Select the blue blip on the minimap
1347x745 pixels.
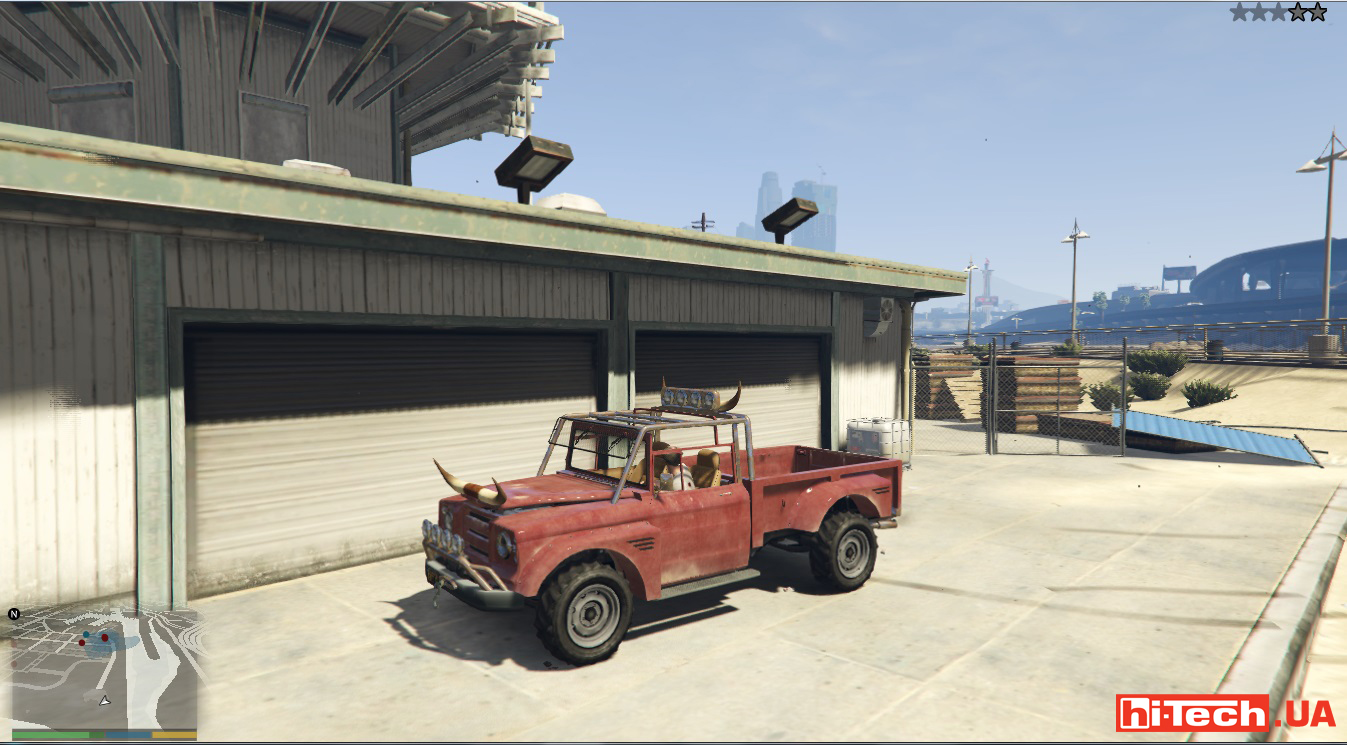coord(88,634)
